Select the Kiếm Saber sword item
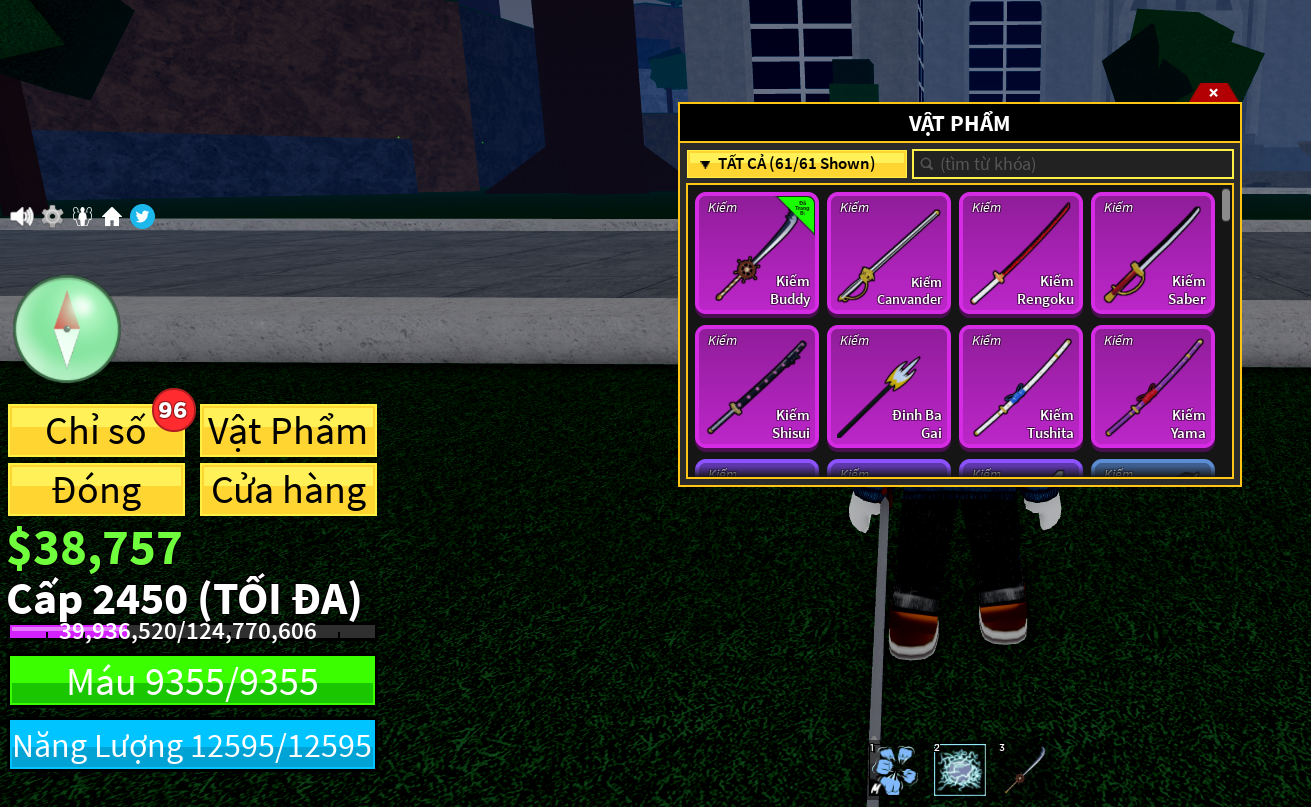The image size is (1311, 807). pos(1153,254)
